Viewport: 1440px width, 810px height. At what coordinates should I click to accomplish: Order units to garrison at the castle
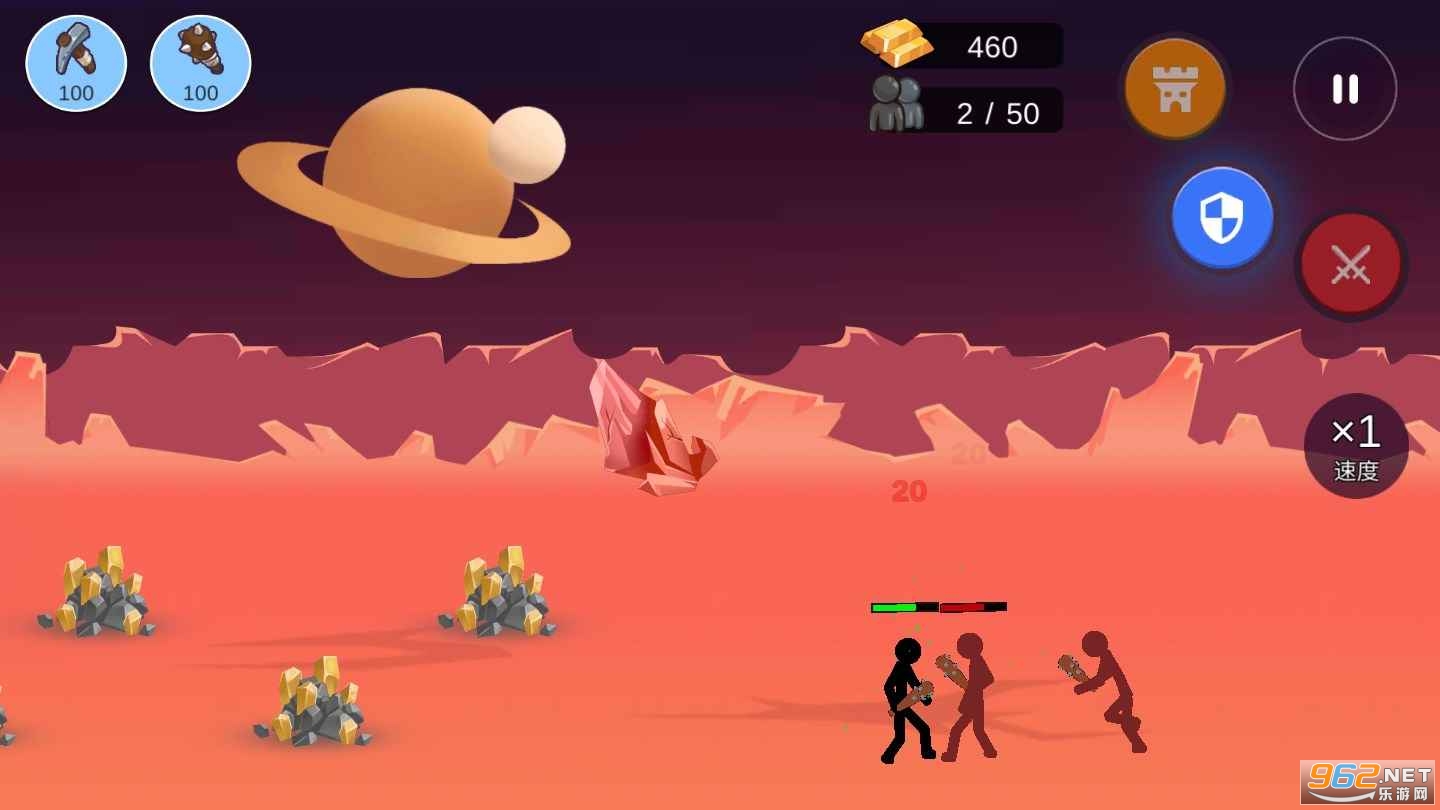(x=1175, y=89)
